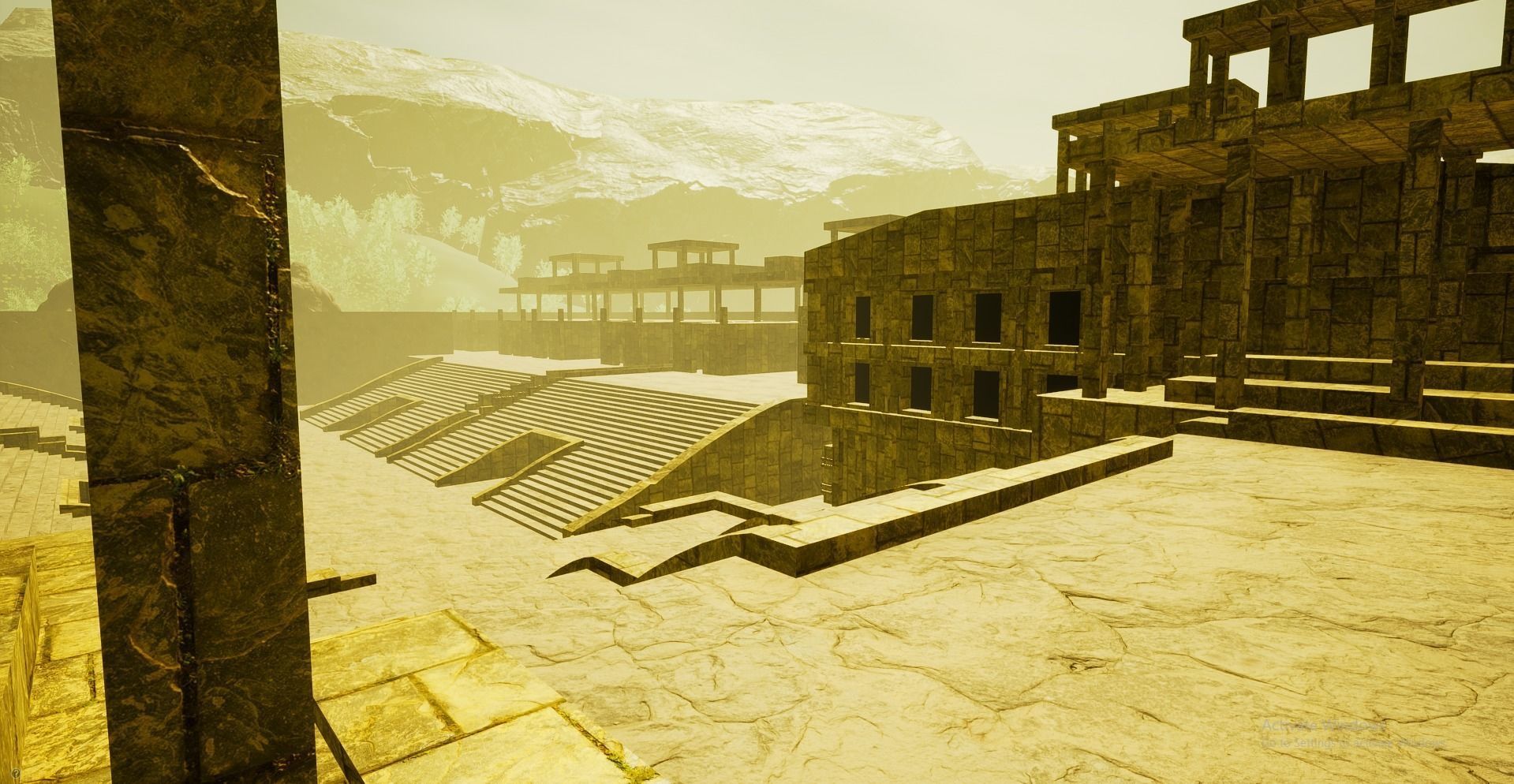This screenshot has height=784, width=1514.
Task: Open the question mark help icon
Action: click(17, 773)
